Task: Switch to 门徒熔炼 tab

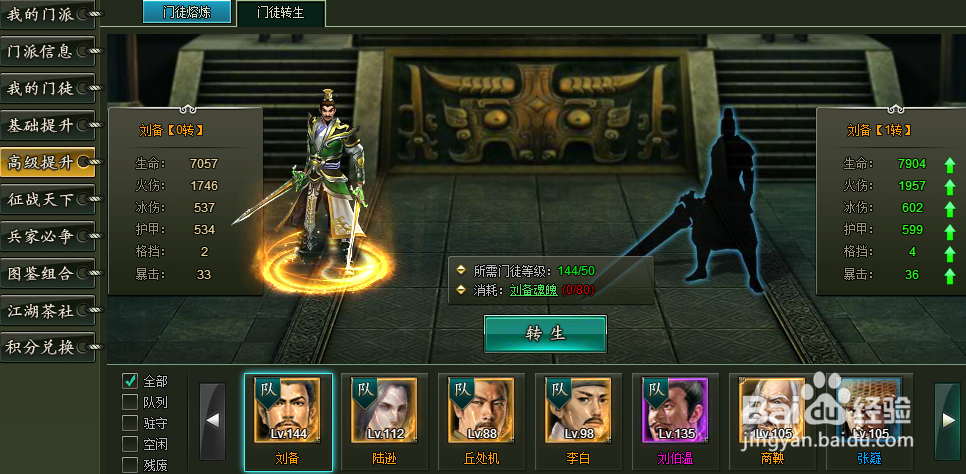Action: [x=186, y=12]
